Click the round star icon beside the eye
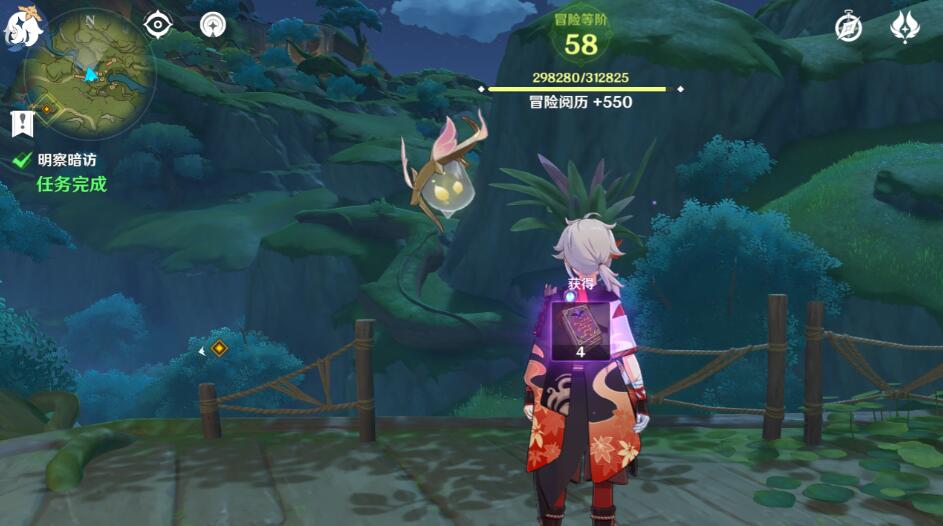The image size is (943, 526). [x=212, y=25]
